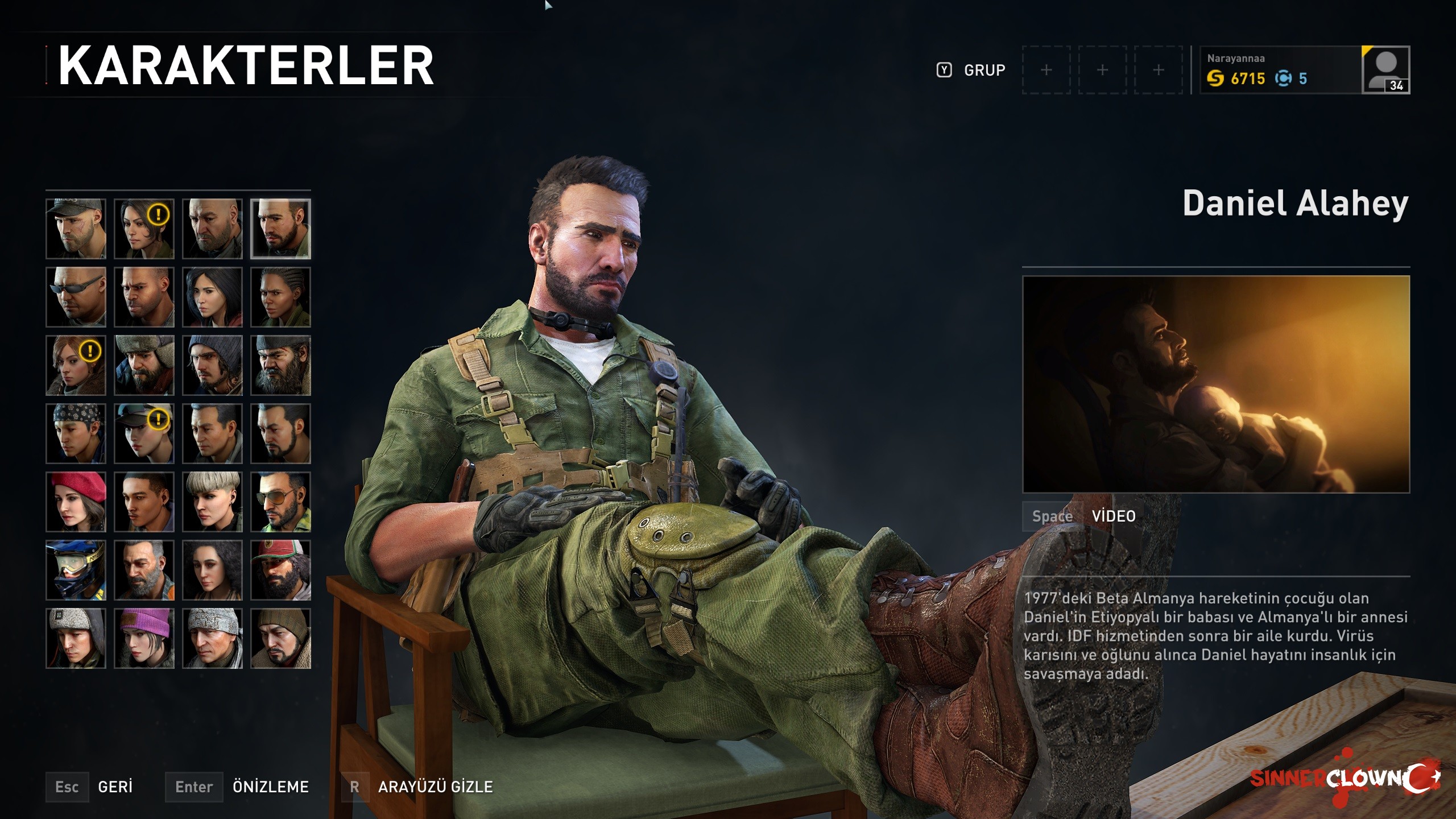Image resolution: width=1456 pixels, height=819 pixels.
Task: Open the ÖNİZLEME character preview
Action: (x=270, y=787)
